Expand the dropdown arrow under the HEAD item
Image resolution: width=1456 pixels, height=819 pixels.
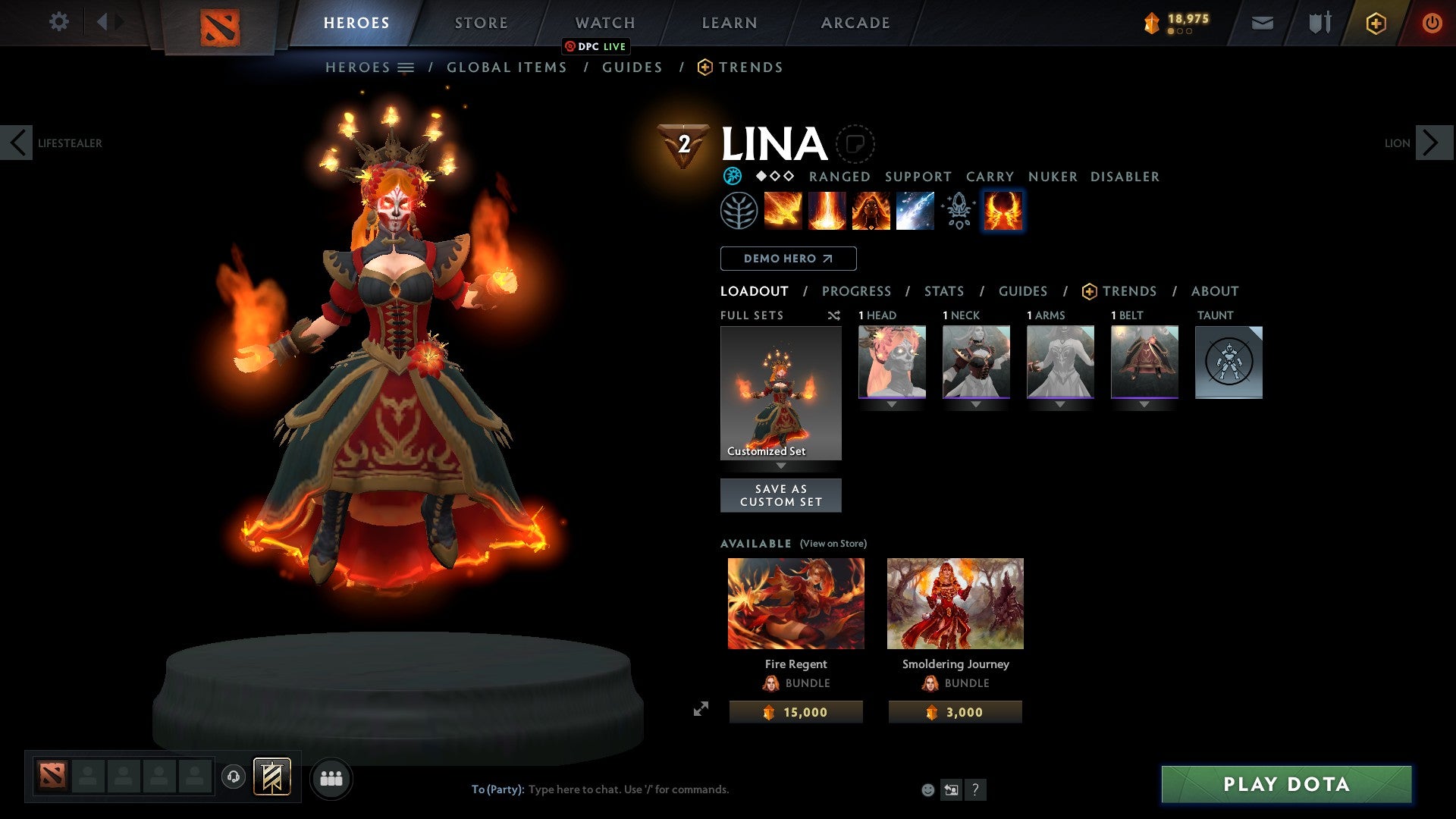click(x=891, y=404)
